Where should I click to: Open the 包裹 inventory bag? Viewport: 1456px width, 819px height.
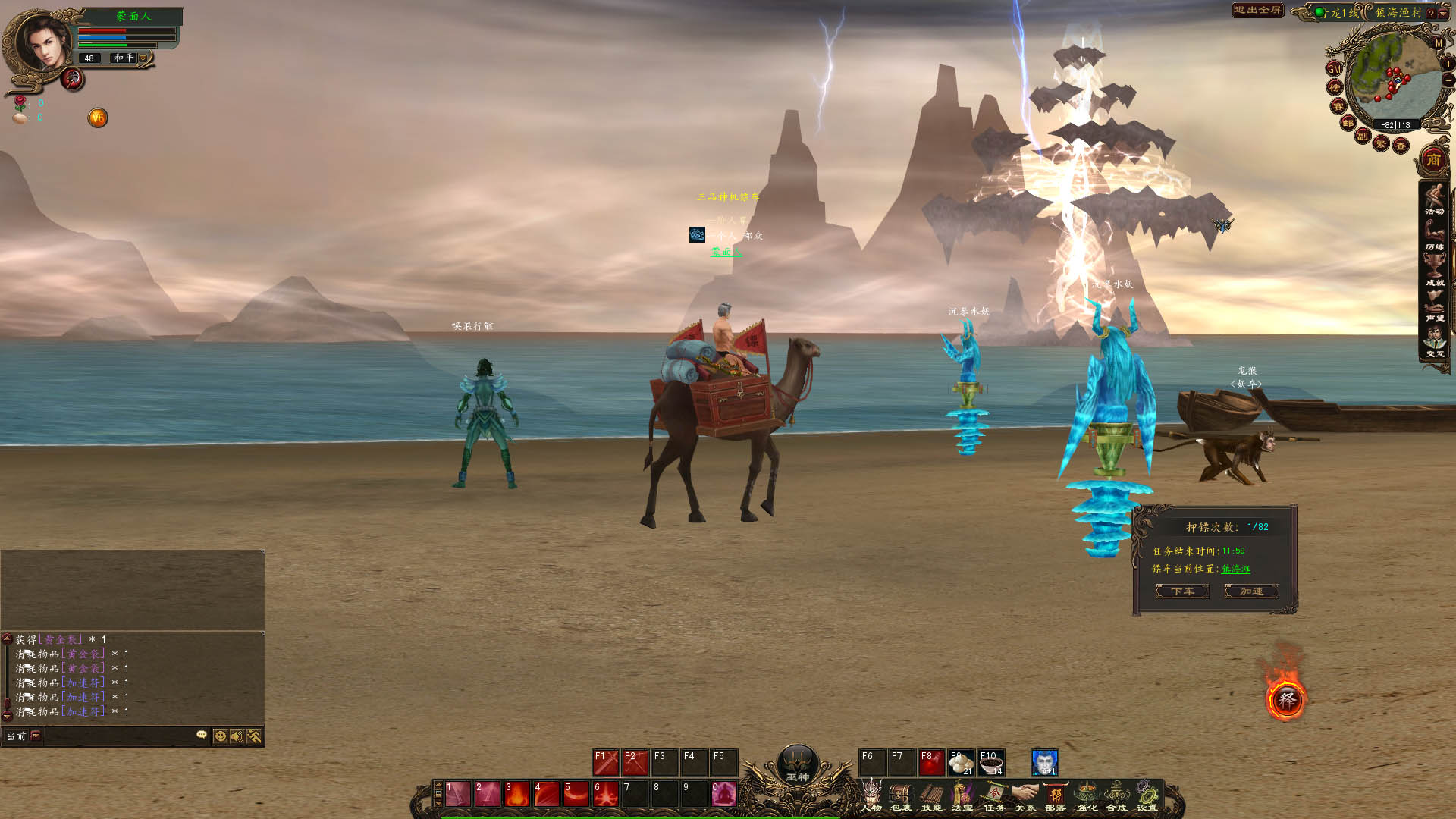(x=901, y=796)
